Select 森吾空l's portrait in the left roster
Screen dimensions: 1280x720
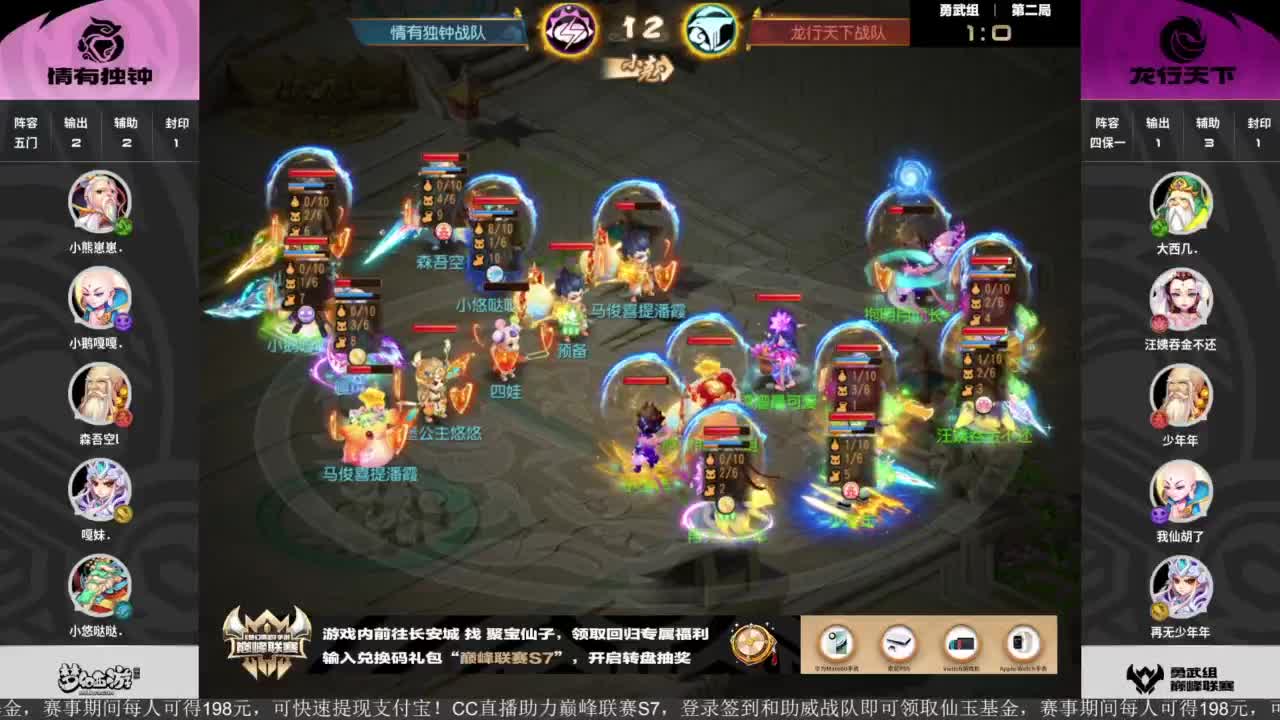pos(97,396)
